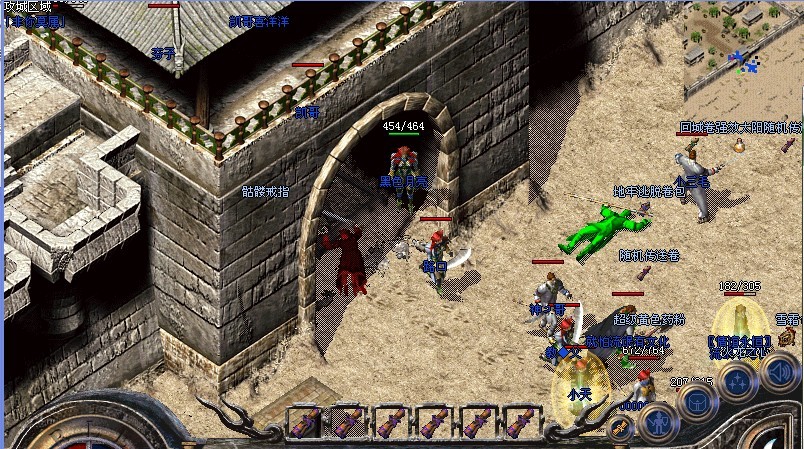Click the minimap in the corner

[743, 49]
